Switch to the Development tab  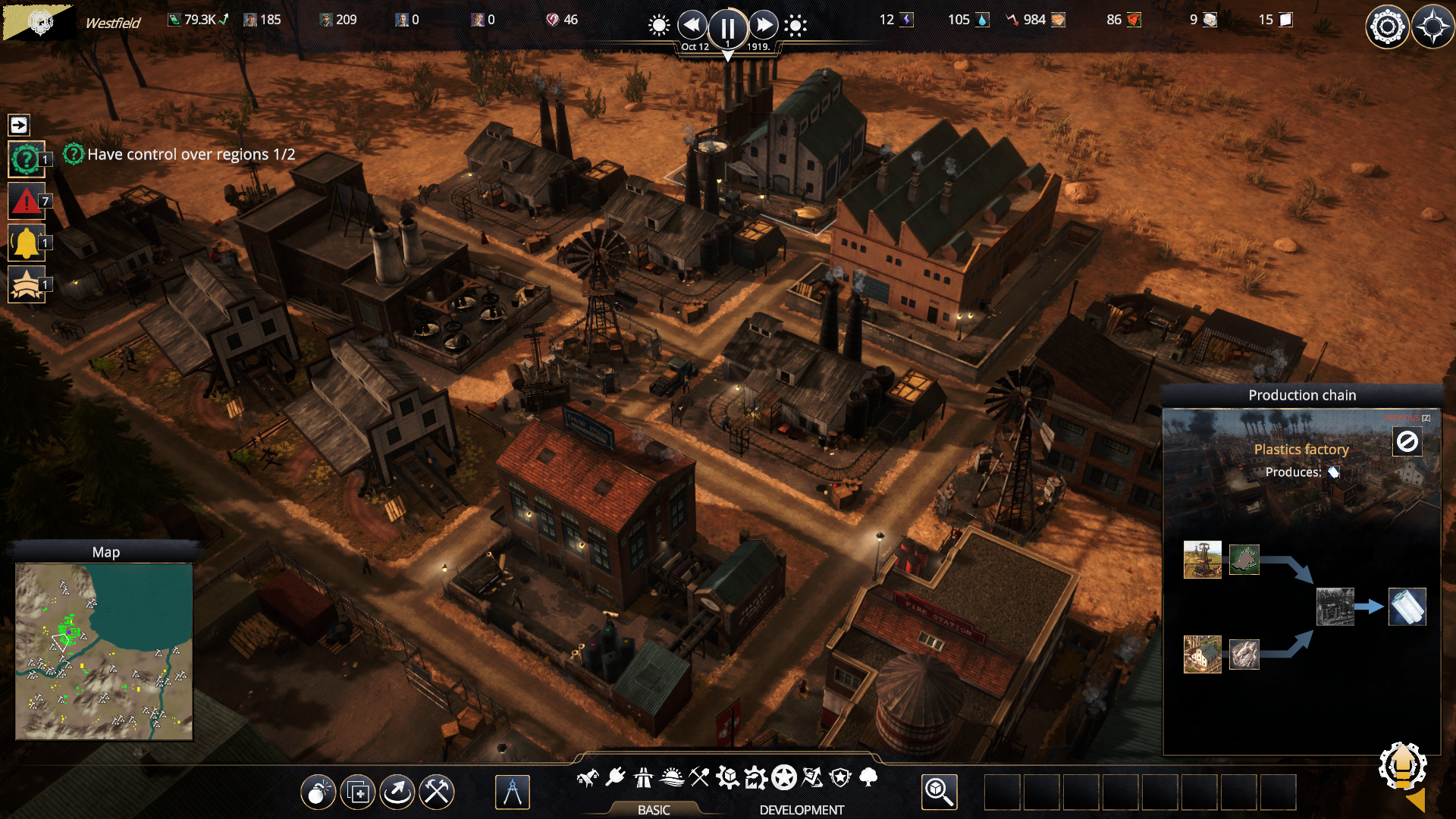tap(802, 810)
